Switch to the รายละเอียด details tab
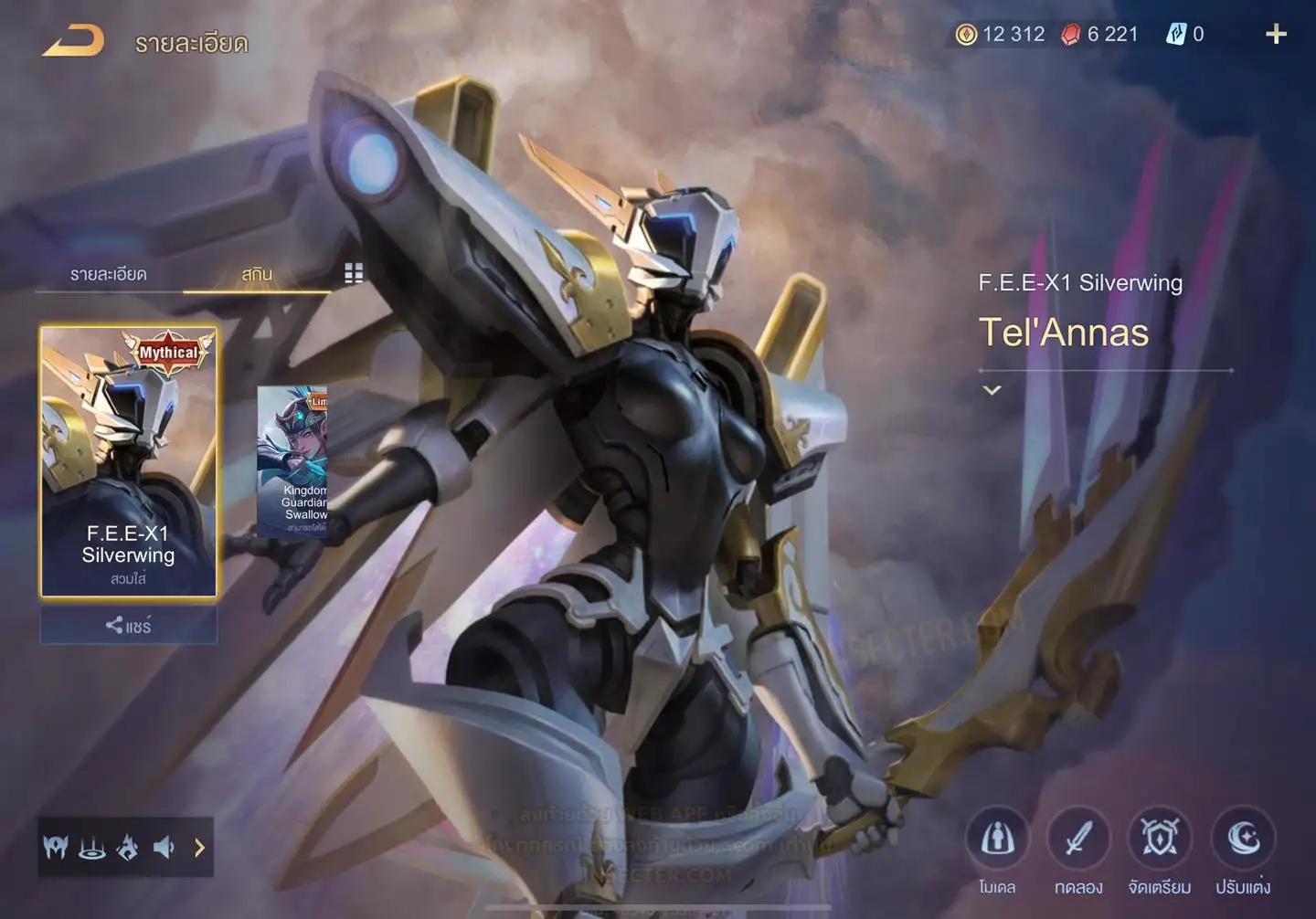This screenshot has width=1316, height=919. click(108, 274)
